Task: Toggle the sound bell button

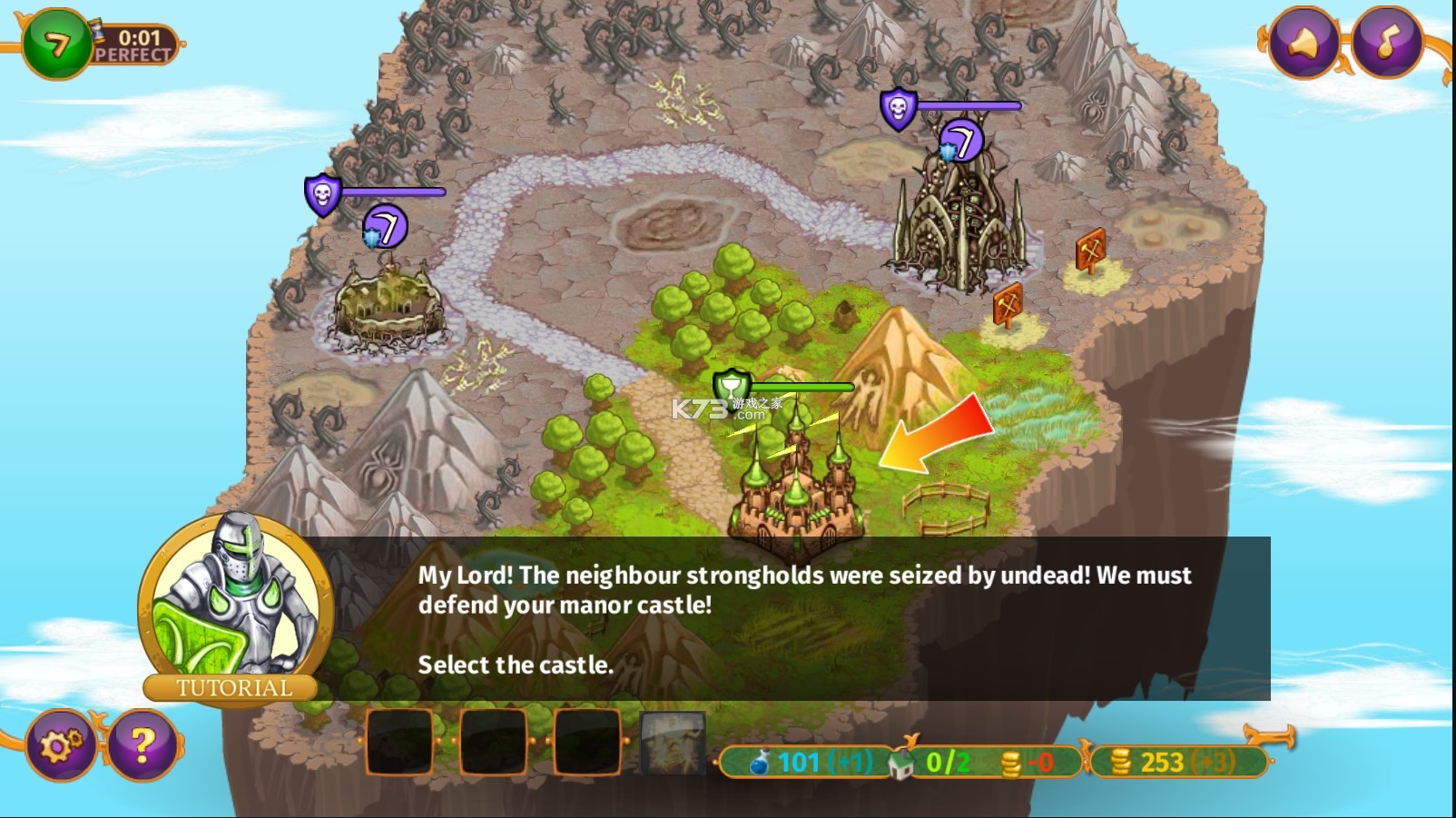Action: 1304,43
